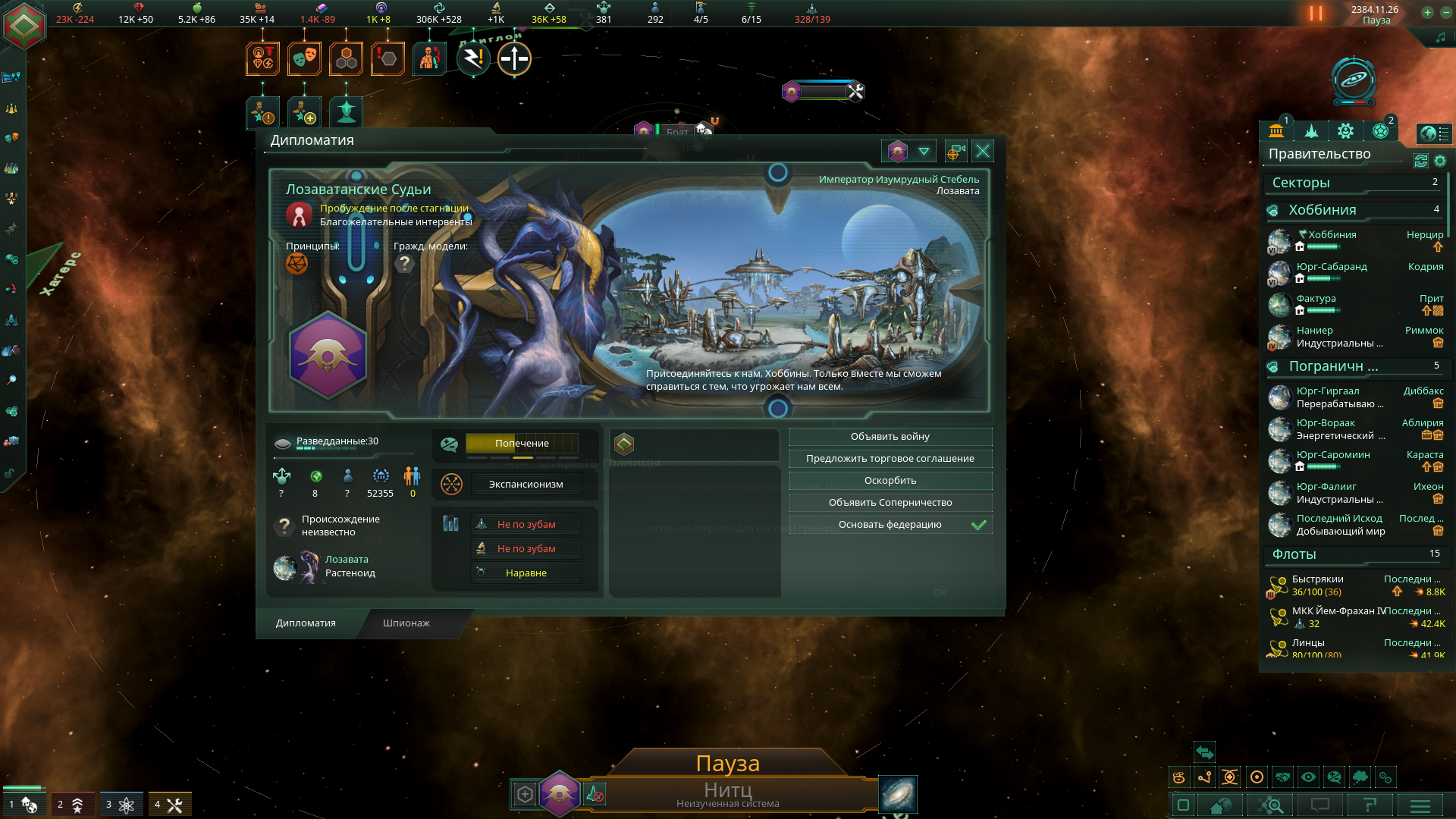Click Объявить Соперничество
This screenshot has height=819, width=1456.
coord(890,503)
